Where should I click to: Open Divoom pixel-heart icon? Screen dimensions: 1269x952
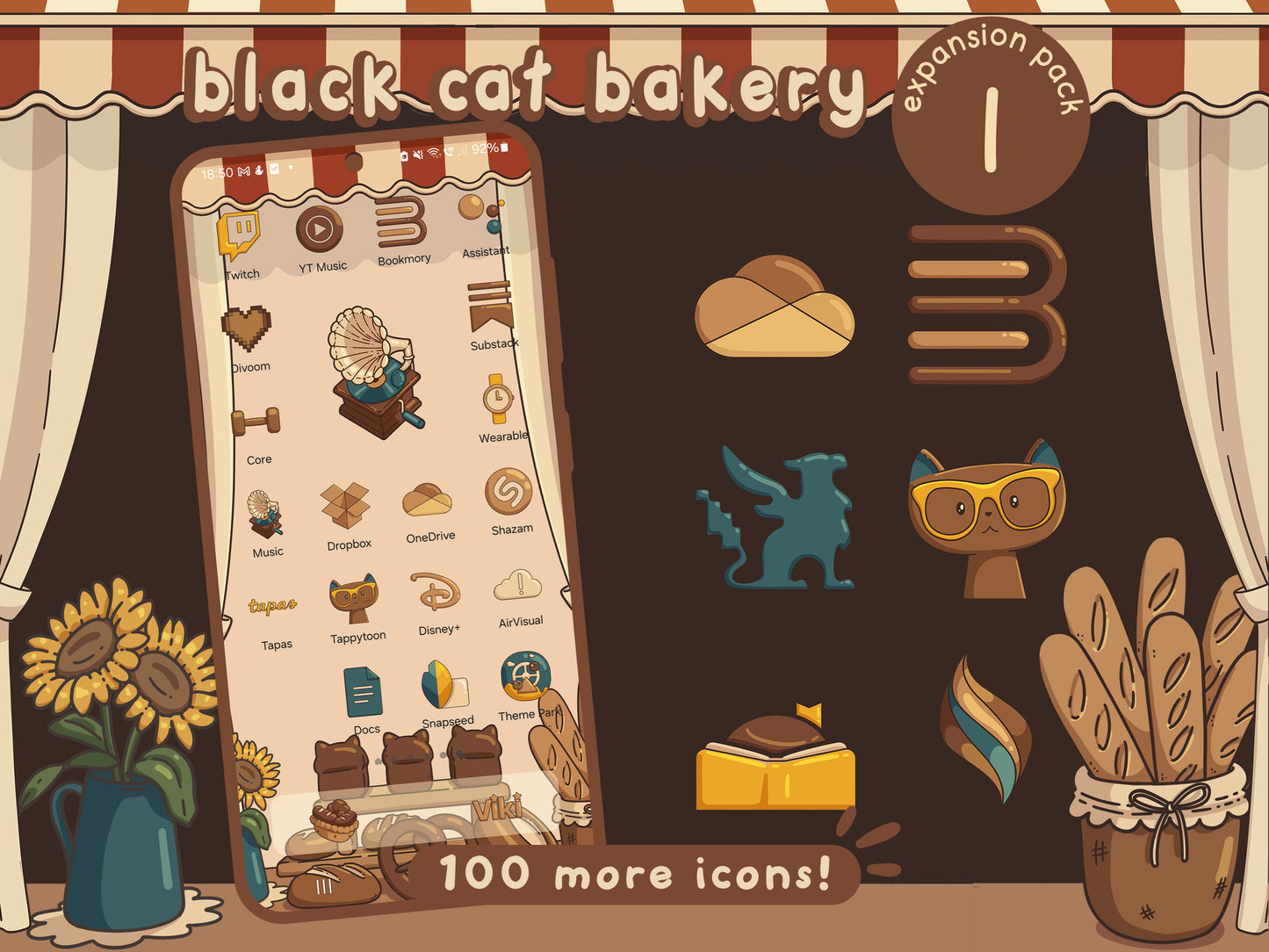coord(247,329)
